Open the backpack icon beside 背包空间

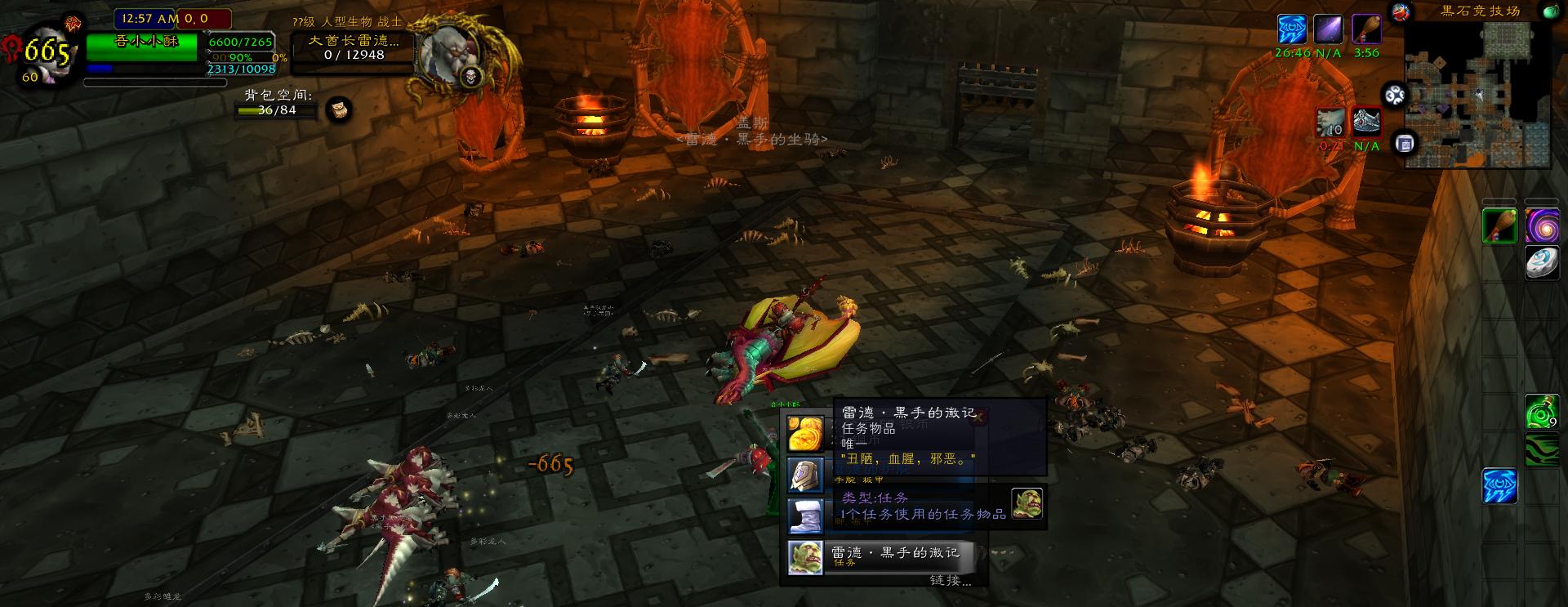click(339, 109)
